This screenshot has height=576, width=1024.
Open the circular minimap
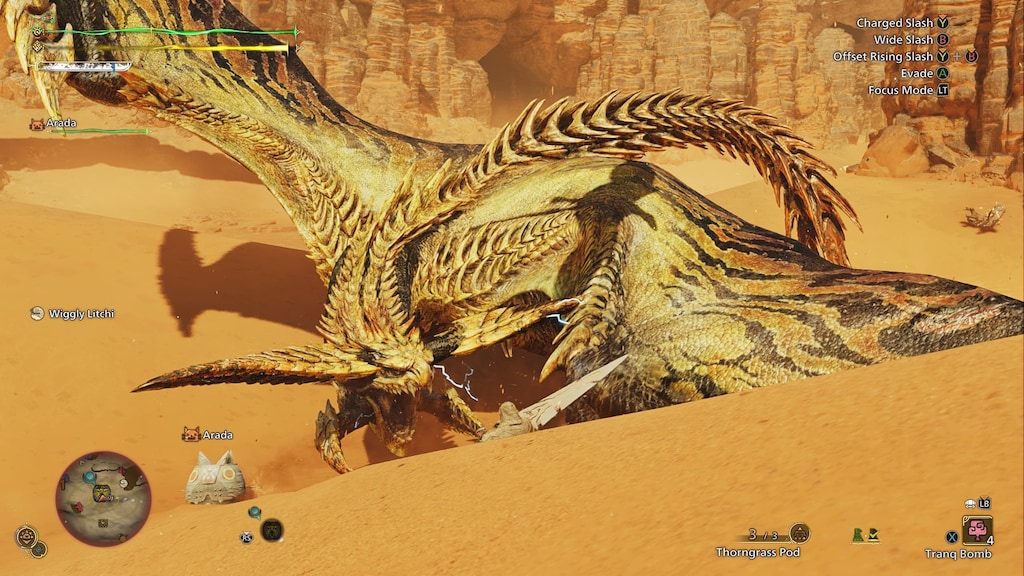pos(103,498)
